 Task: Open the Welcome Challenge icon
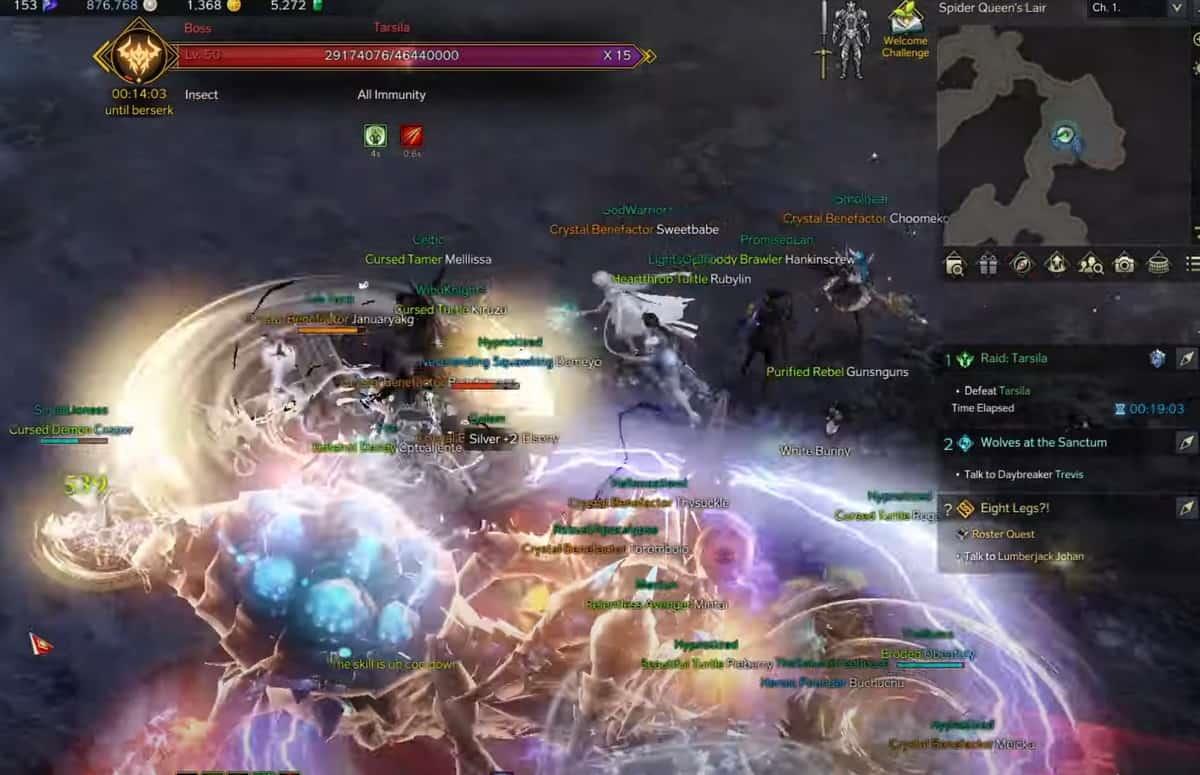pos(905,30)
